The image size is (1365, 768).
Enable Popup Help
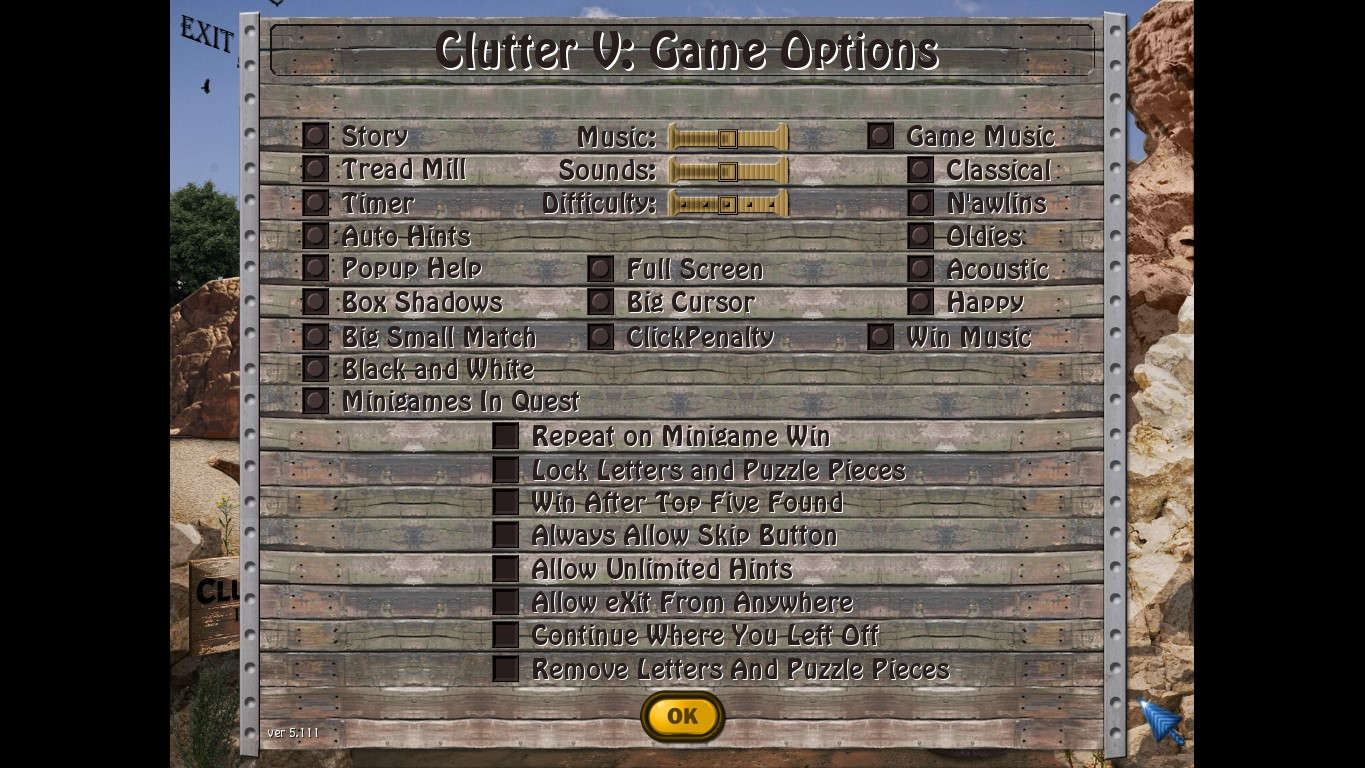coord(314,268)
